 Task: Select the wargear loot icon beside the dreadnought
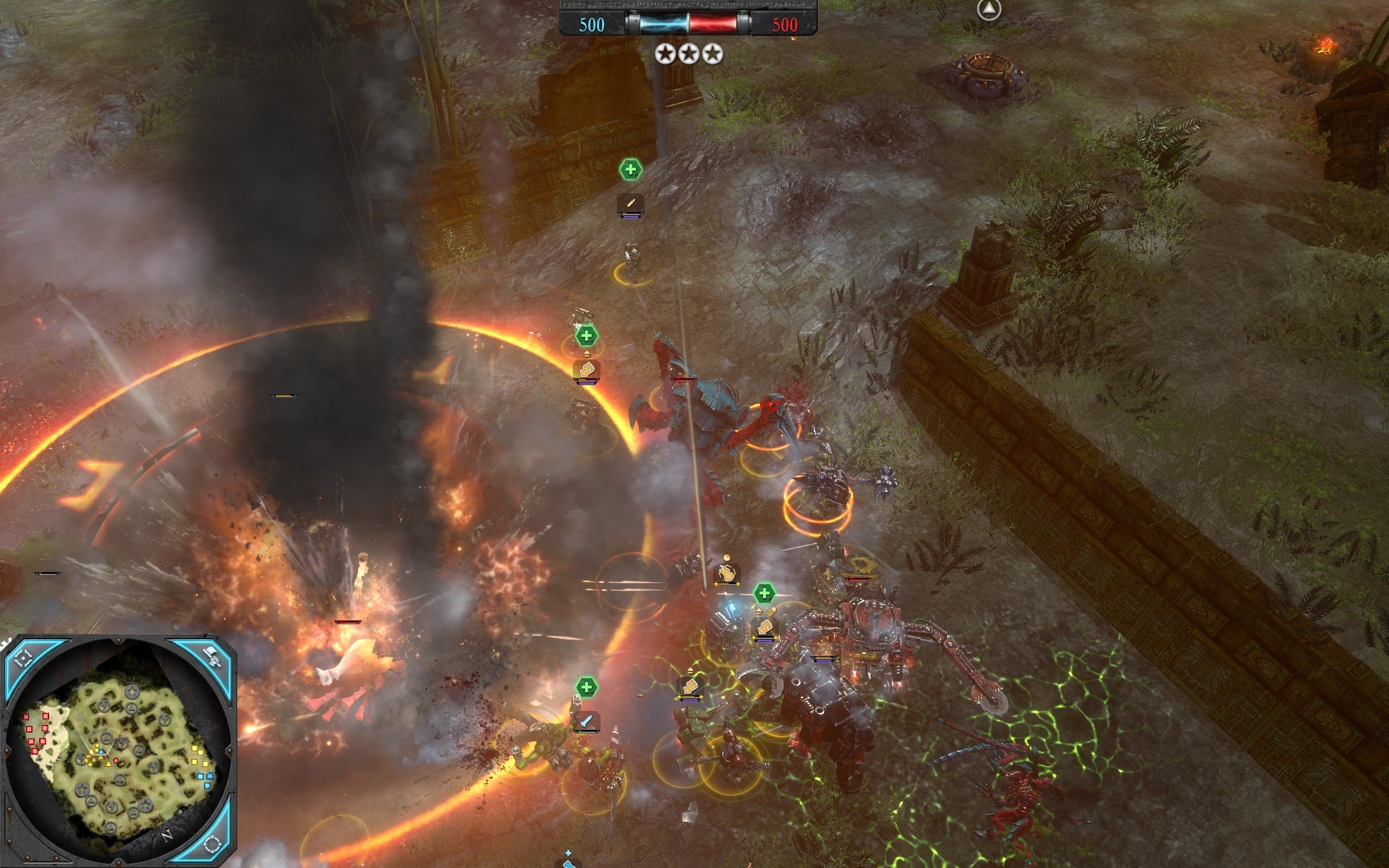[765, 629]
